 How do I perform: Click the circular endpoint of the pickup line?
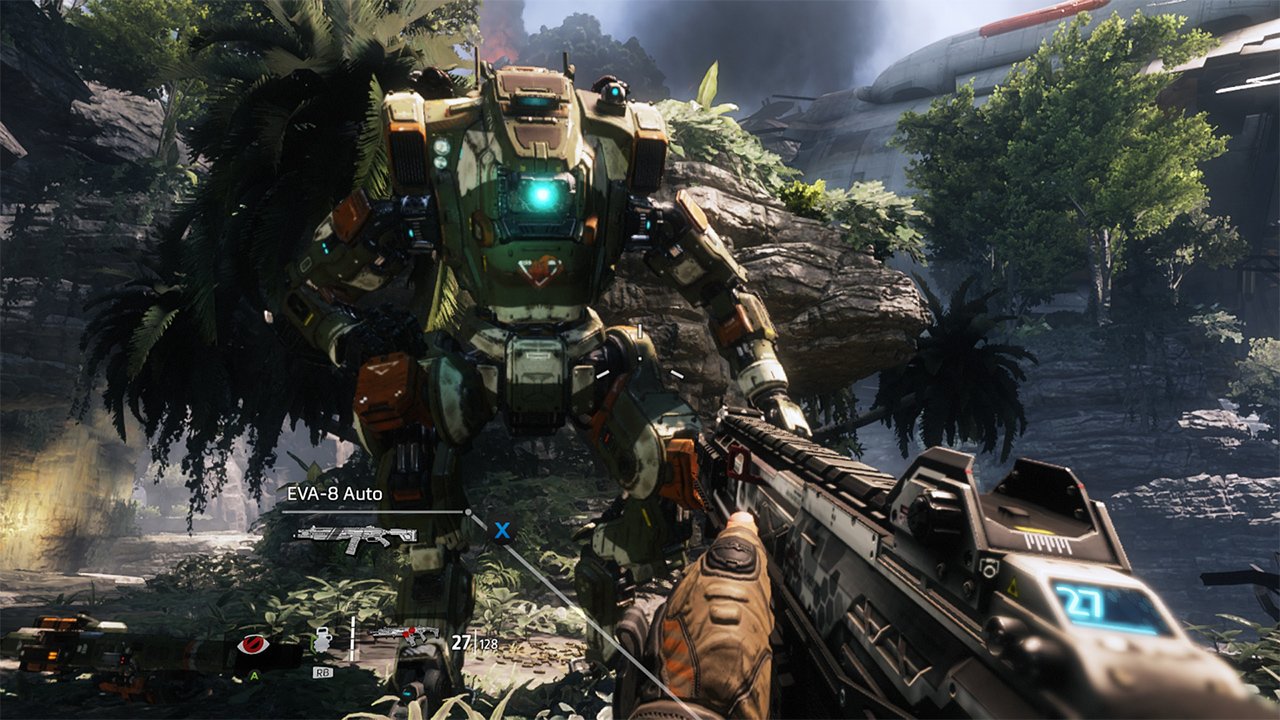tap(468, 511)
